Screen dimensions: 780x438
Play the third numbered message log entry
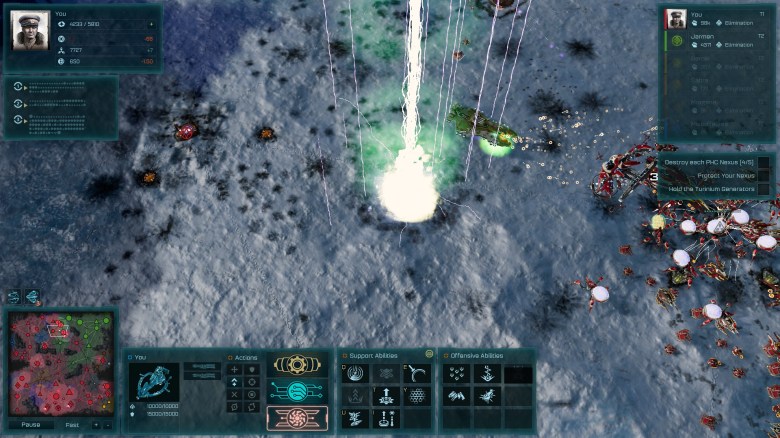(20, 120)
